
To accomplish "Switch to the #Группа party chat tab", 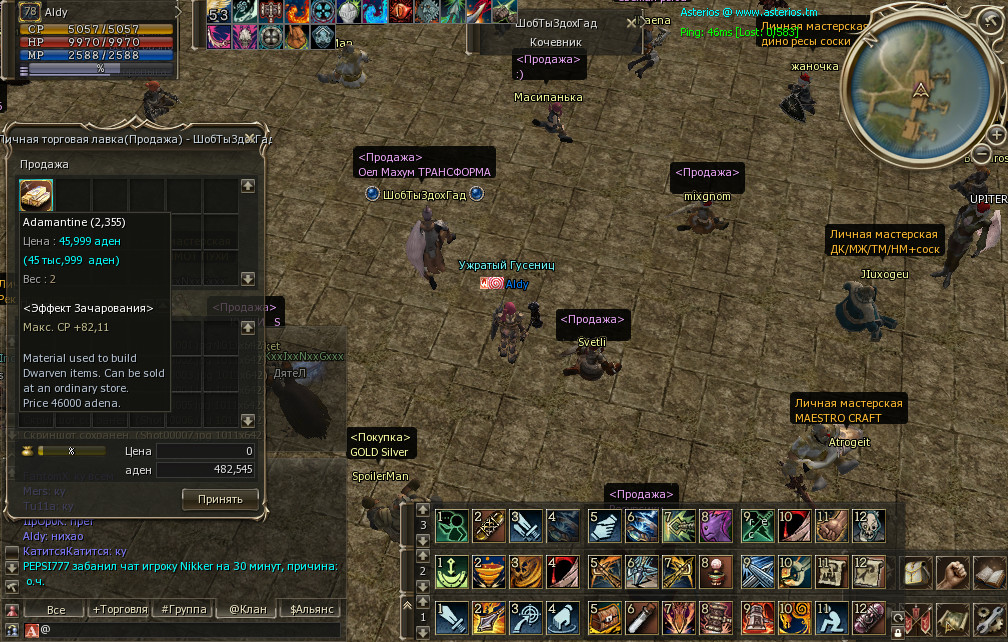I will tap(181, 609).
